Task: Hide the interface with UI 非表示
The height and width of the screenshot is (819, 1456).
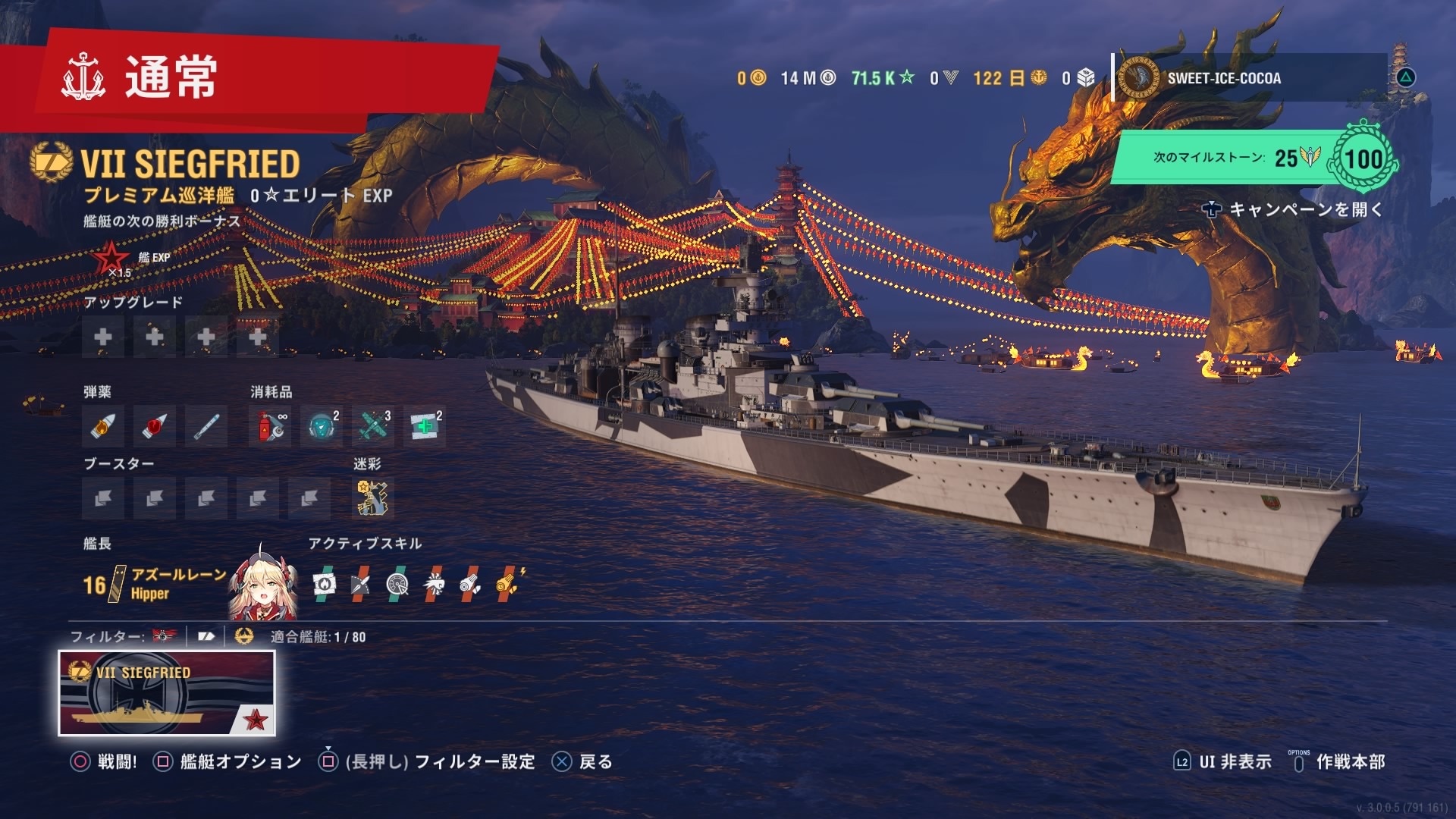Action: 1222,761
